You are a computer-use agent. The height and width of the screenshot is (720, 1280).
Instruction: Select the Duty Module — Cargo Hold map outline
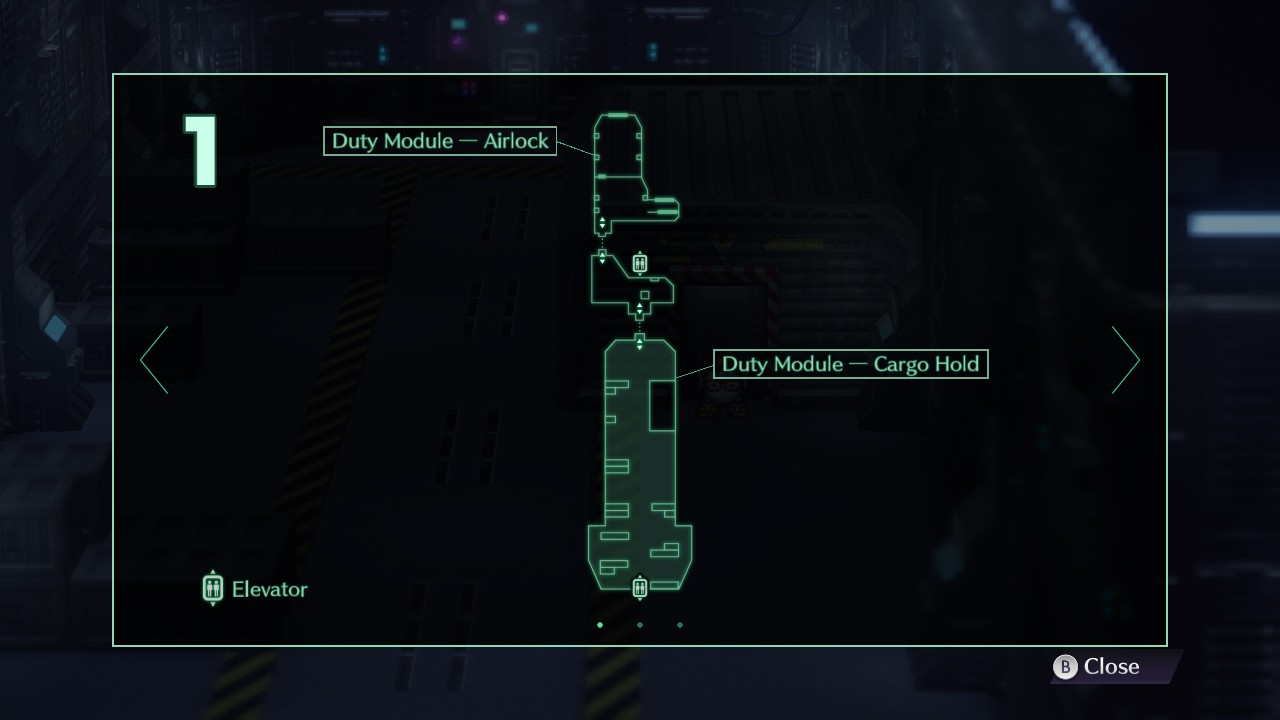[x=640, y=460]
